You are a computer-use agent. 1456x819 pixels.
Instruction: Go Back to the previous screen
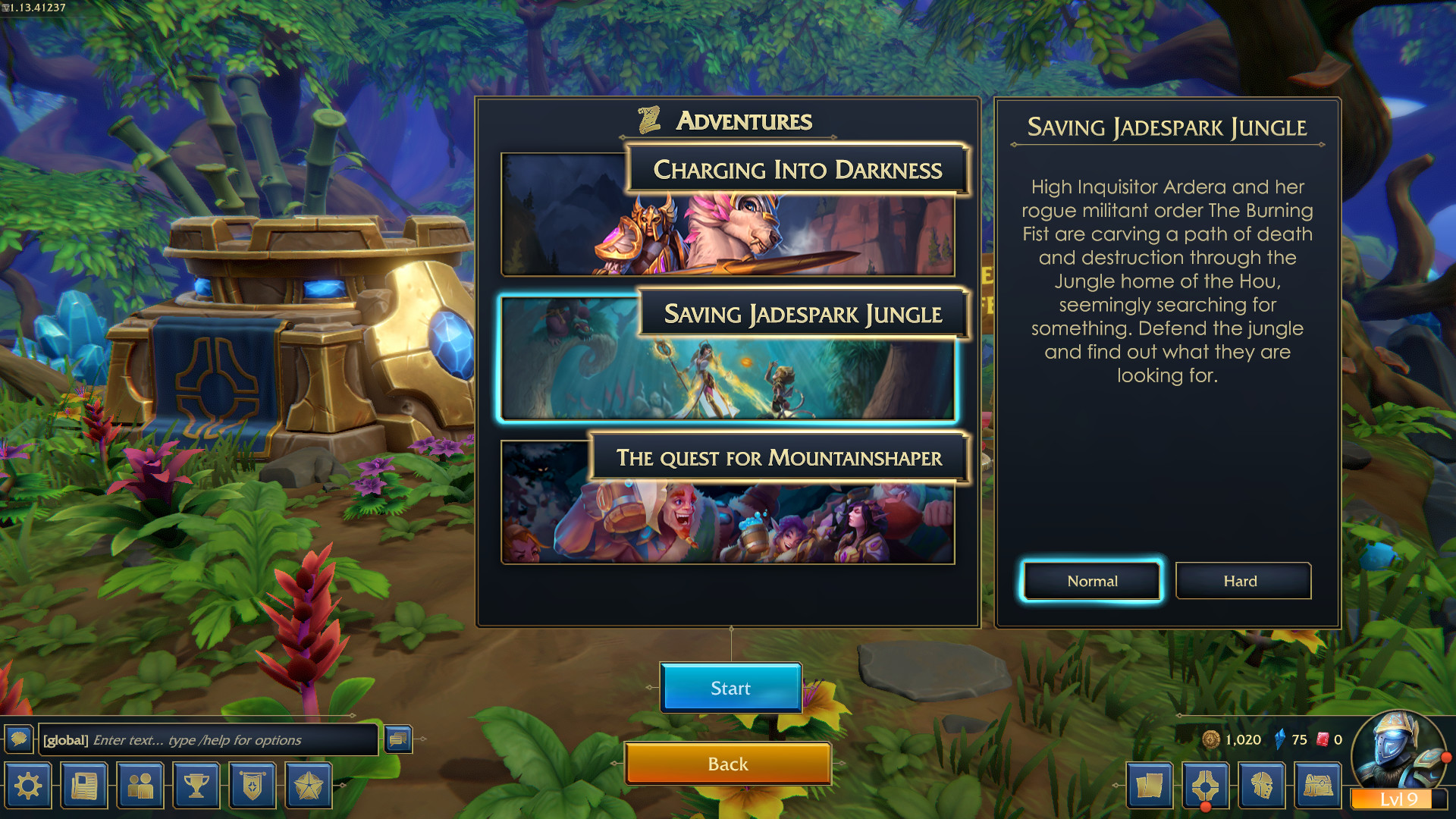coord(728,764)
